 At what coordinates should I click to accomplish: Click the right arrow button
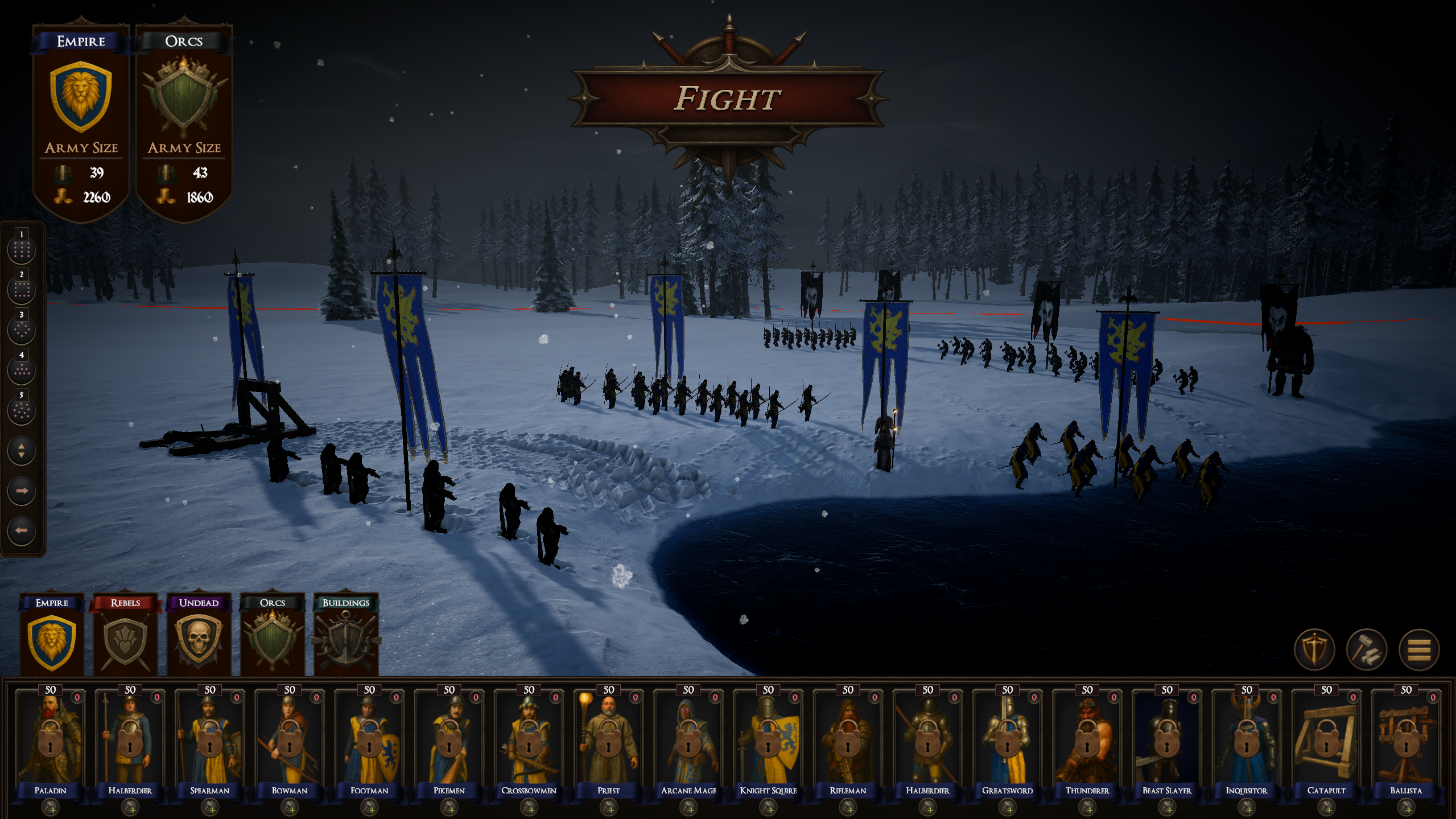click(22, 491)
